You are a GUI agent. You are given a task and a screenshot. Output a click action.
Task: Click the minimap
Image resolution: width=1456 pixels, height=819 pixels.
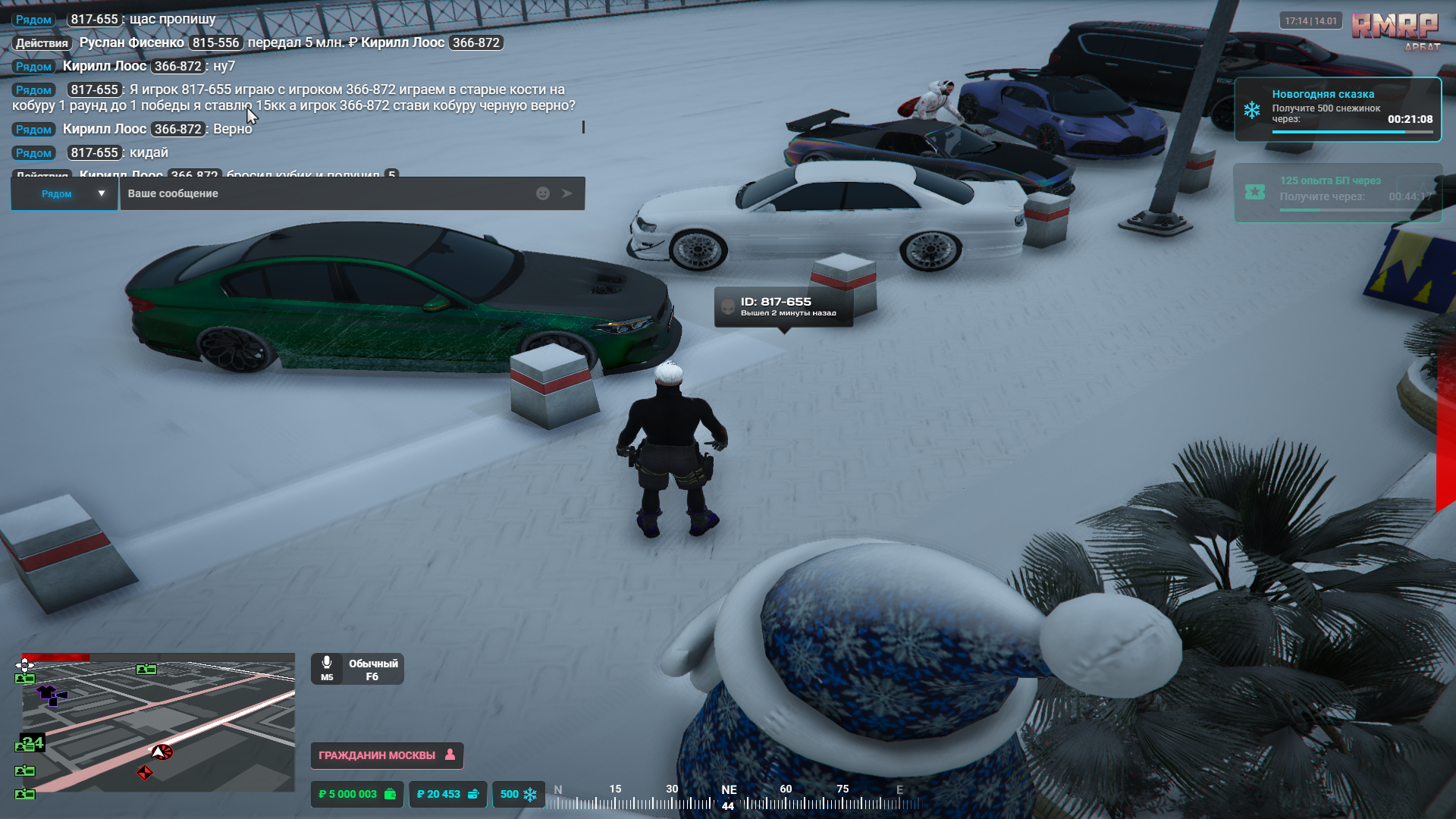pyautogui.click(x=158, y=723)
